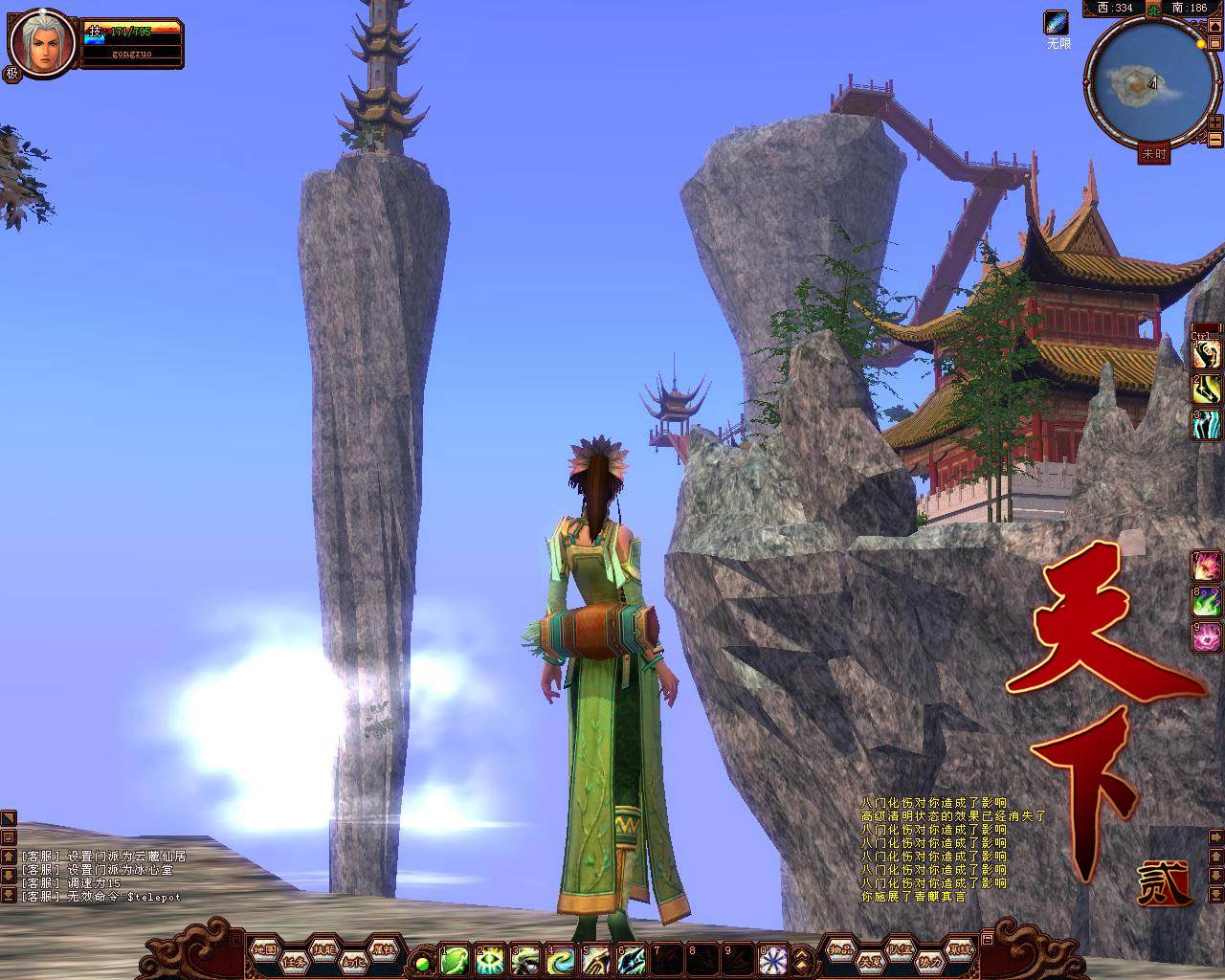
Task: Trigger the green flame skill in side slot 8
Action: tap(1207, 601)
